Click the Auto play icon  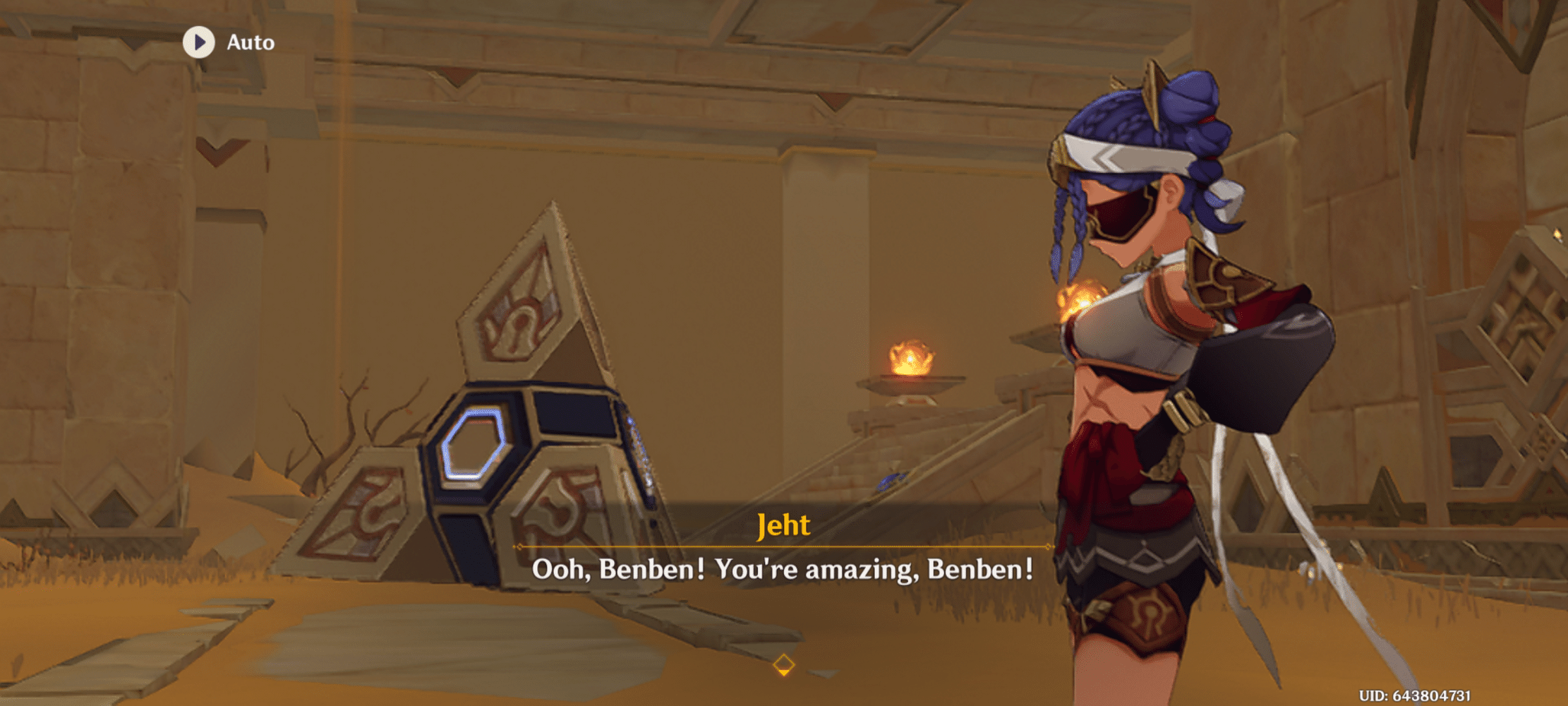[x=200, y=43]
